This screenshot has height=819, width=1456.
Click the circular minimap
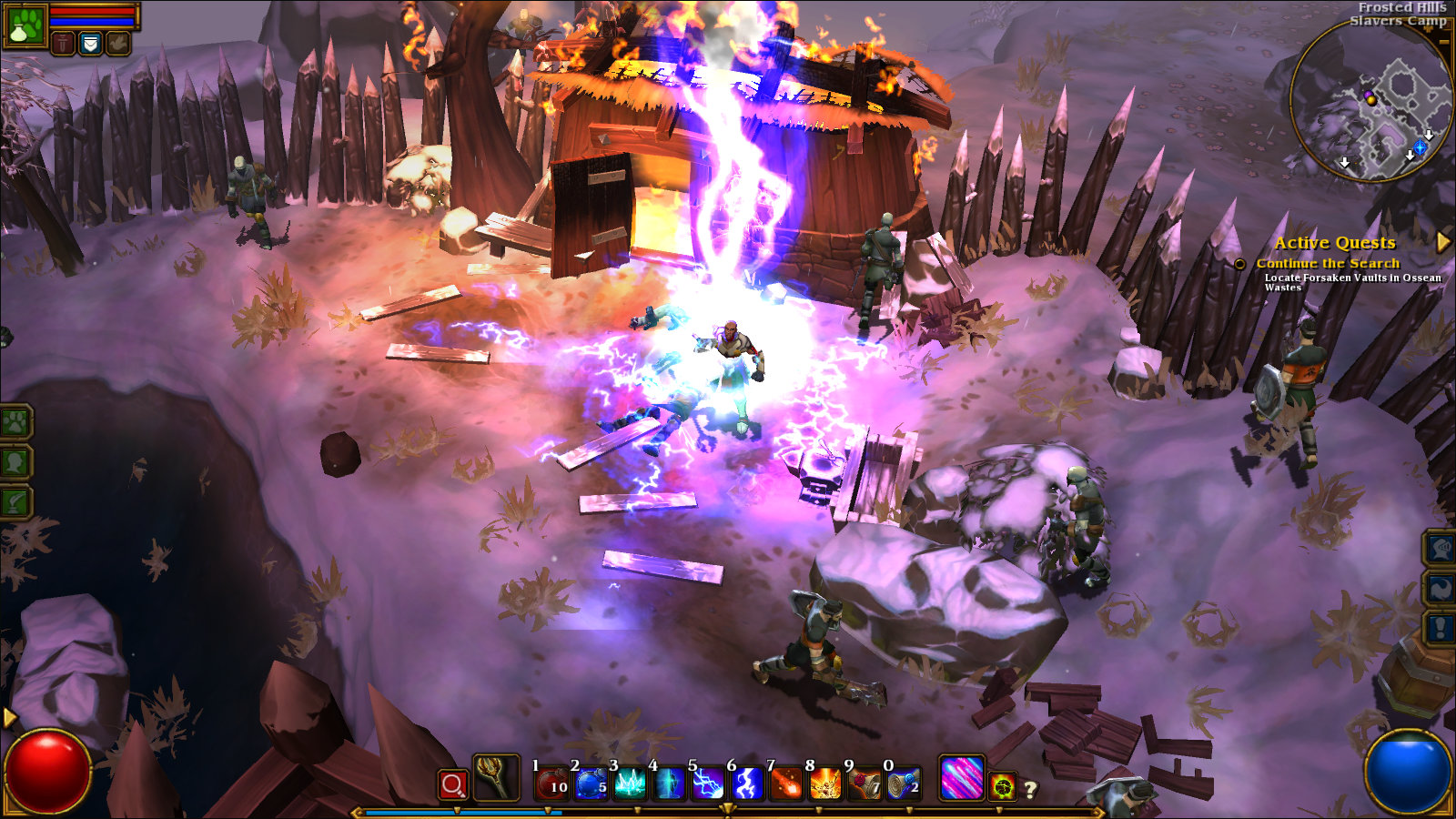1370,102
